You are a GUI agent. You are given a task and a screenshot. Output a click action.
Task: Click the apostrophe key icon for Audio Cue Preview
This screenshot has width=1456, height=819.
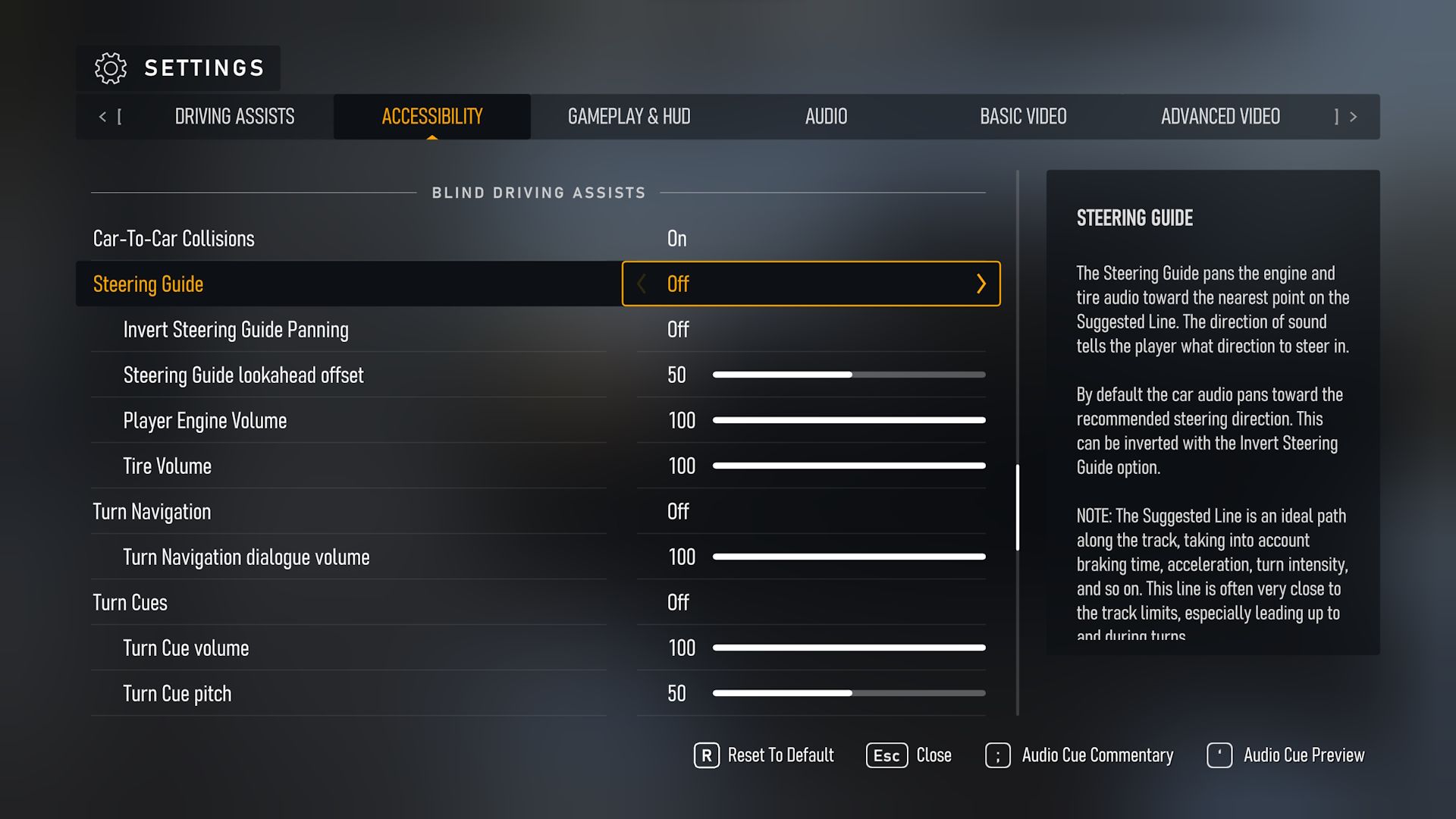pyautogui.click(x=1219, y=755)
